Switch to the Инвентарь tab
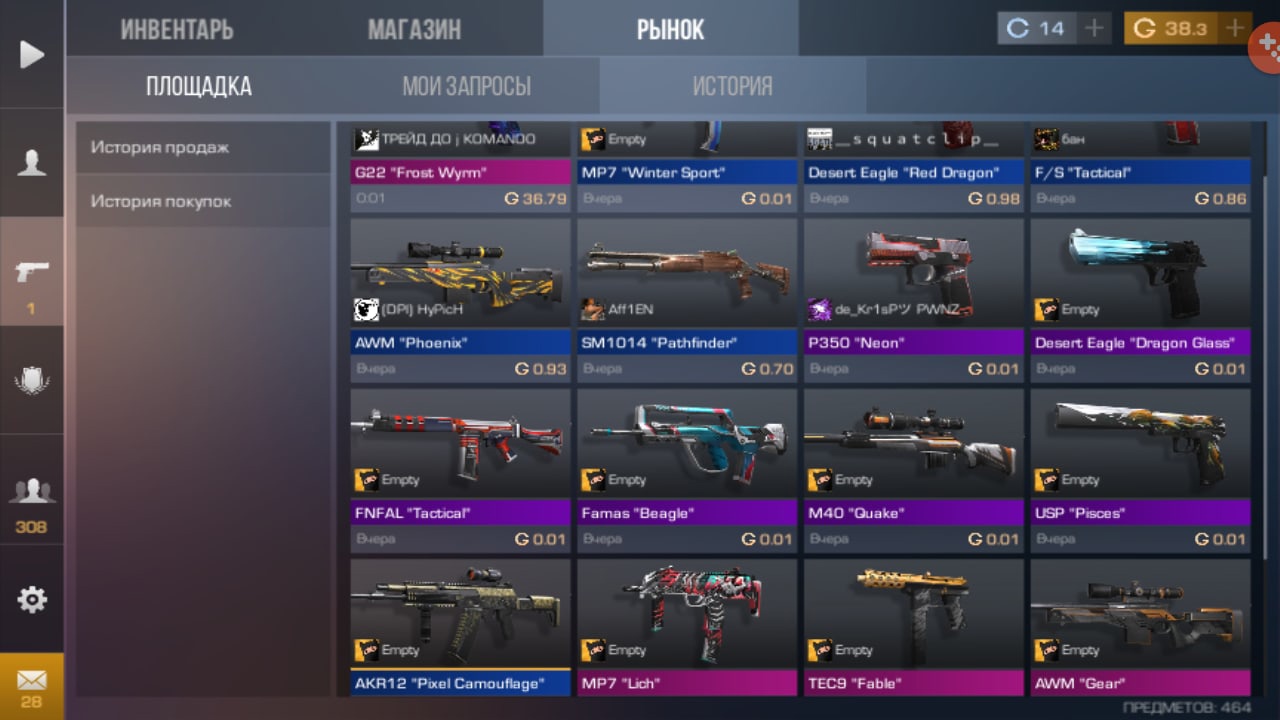The image size is (1280, 720). (177, 29)
